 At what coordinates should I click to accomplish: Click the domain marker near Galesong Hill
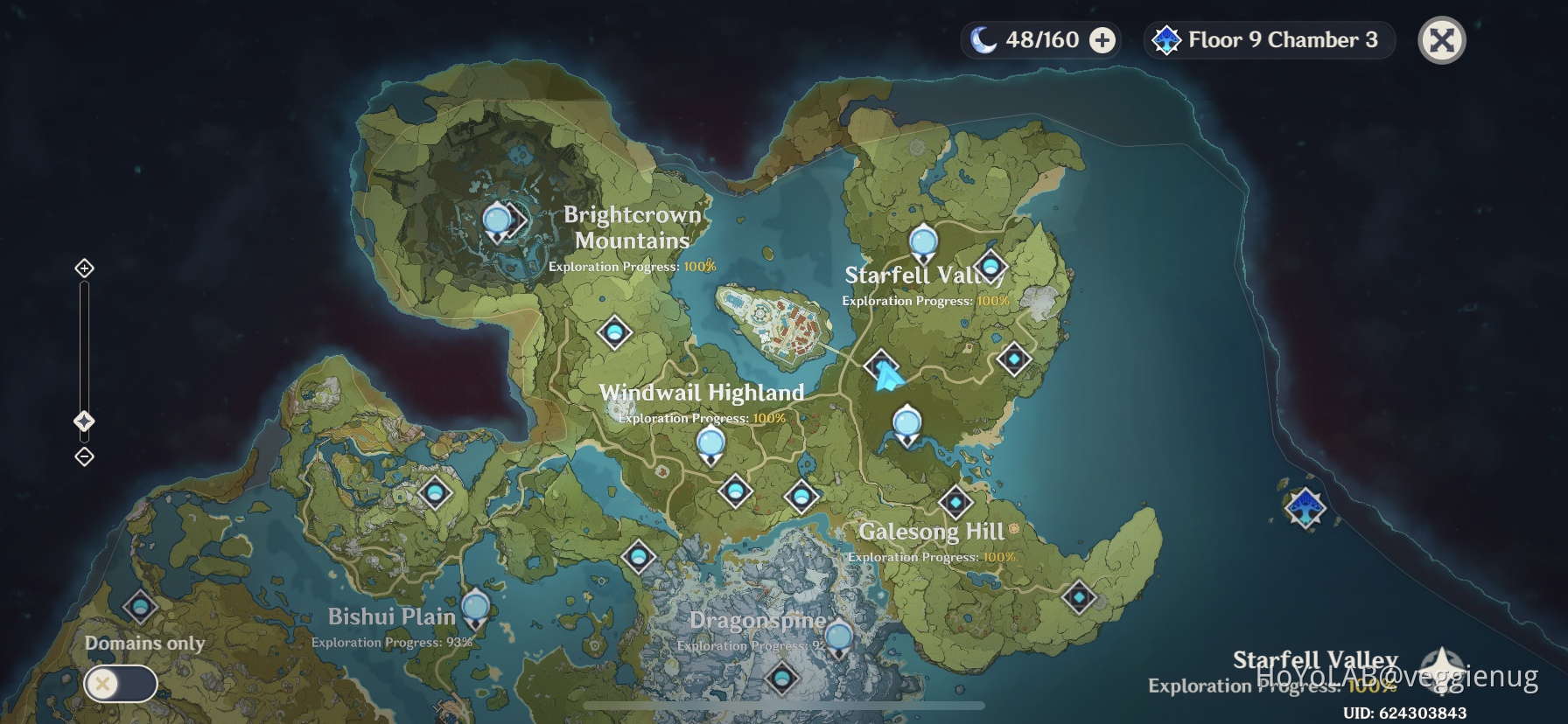[x=955, y=503]
